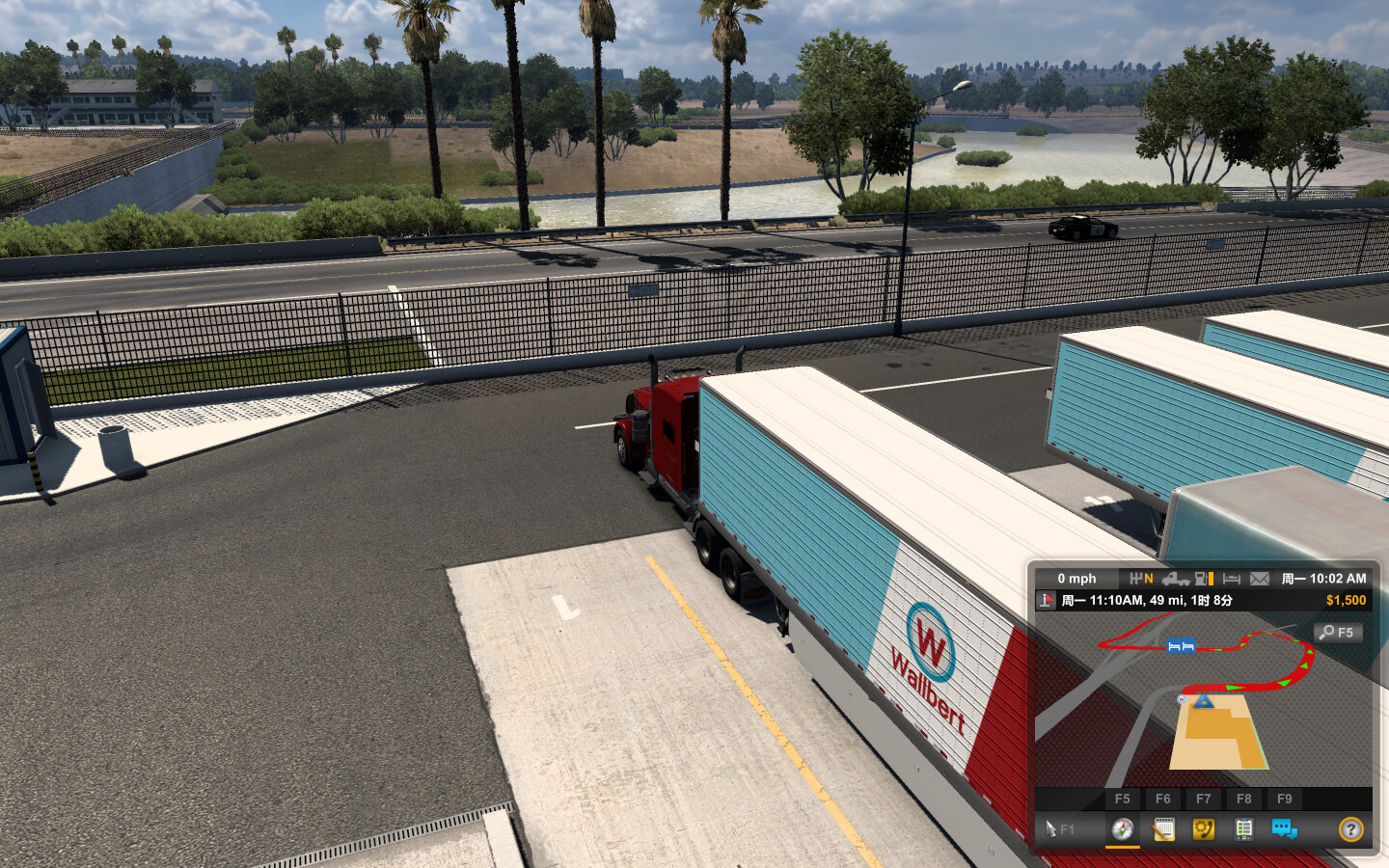The image size is (1389, 868).
Task: Open the envelope mail notification icon
Action: 1260,579
